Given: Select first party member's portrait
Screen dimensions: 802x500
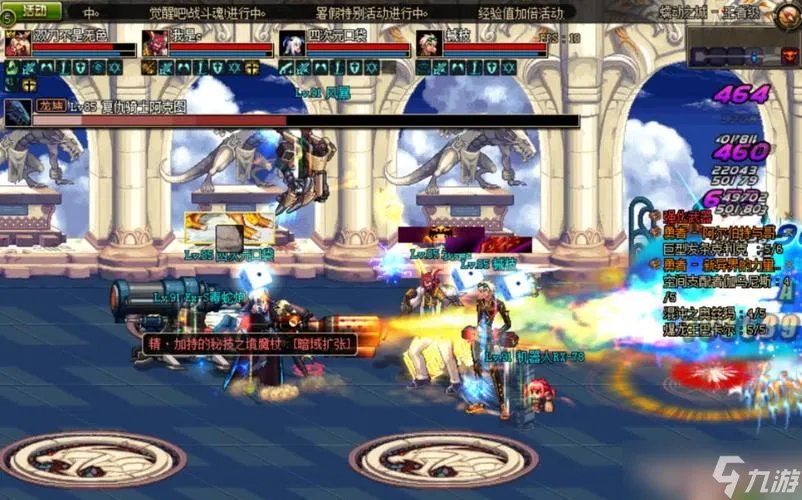Looking at the screenshot, I should pyautogui.click(x=17, y=44).
